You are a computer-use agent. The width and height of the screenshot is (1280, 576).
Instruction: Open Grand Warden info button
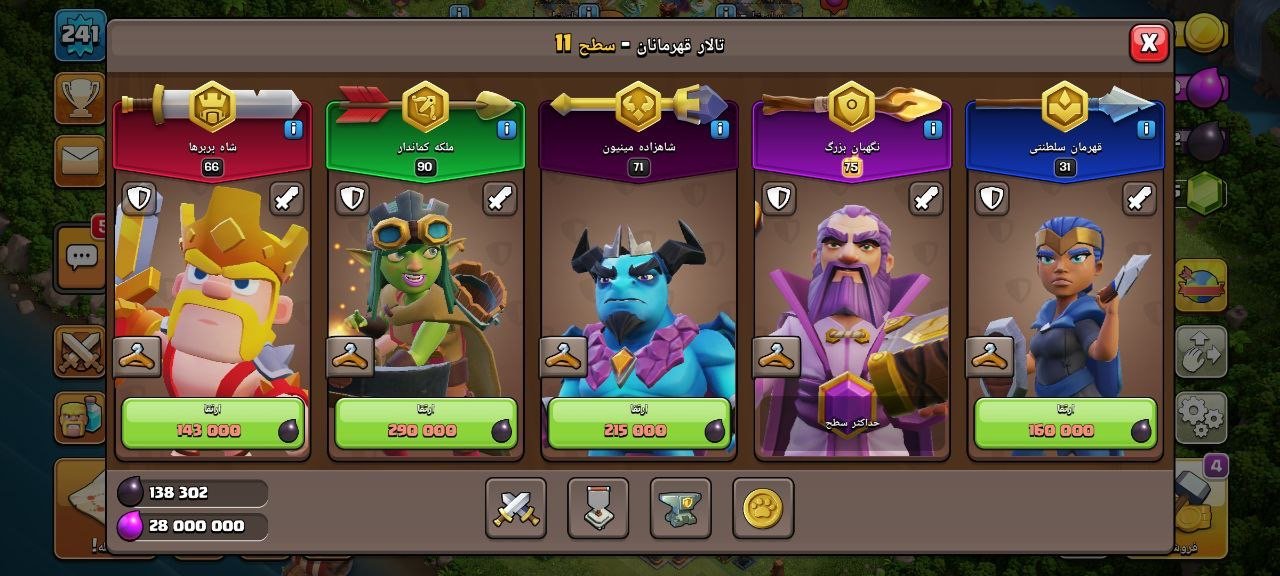click(933, 129)
